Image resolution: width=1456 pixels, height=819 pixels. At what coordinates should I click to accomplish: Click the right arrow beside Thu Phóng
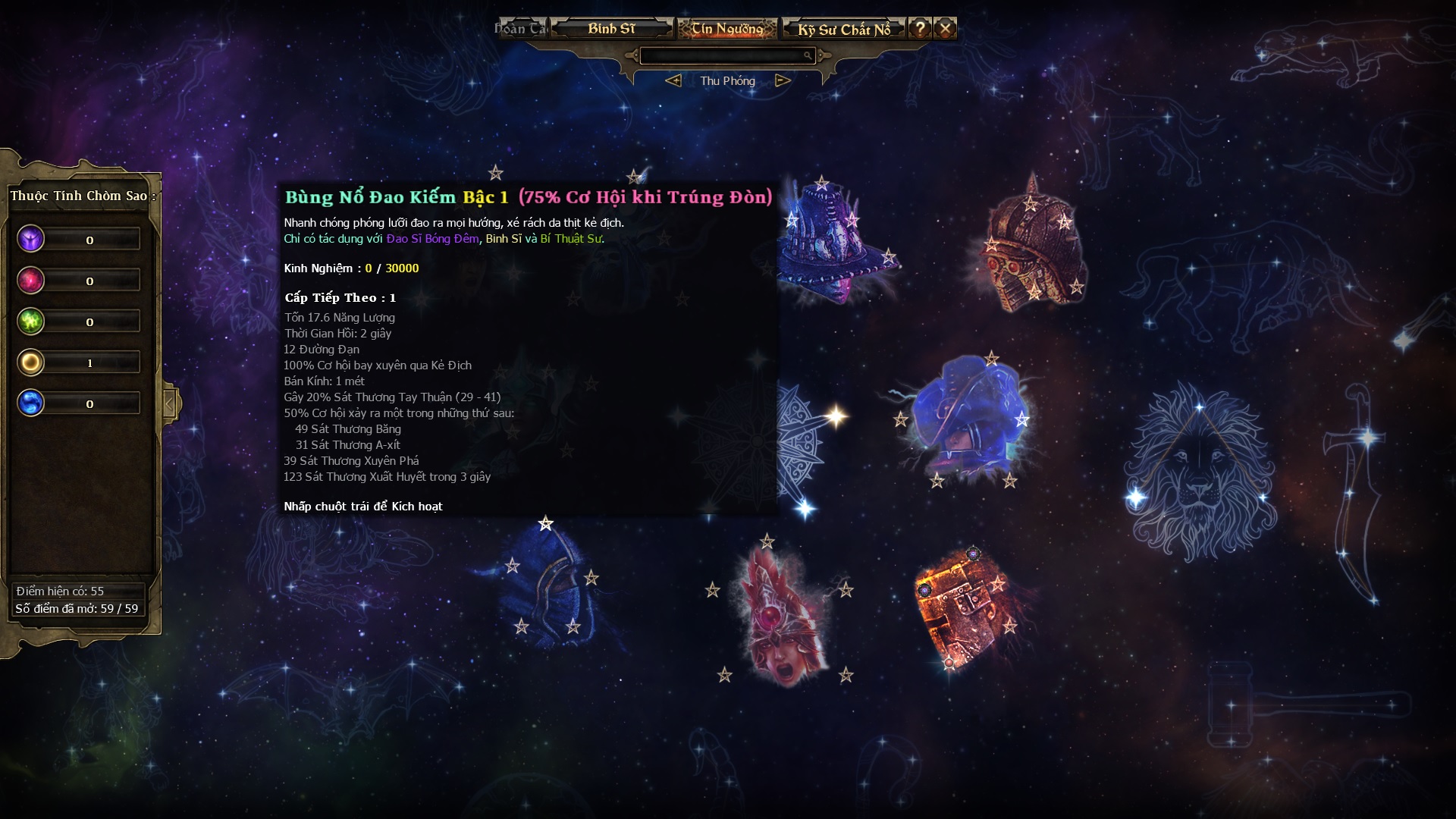tap(783, 80)
